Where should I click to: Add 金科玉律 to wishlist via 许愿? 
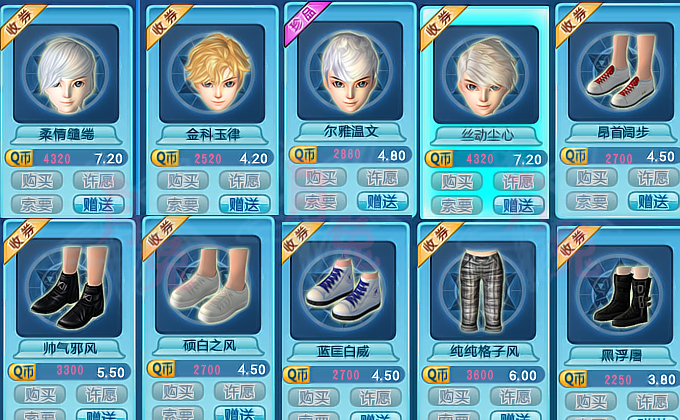[244, 181]
